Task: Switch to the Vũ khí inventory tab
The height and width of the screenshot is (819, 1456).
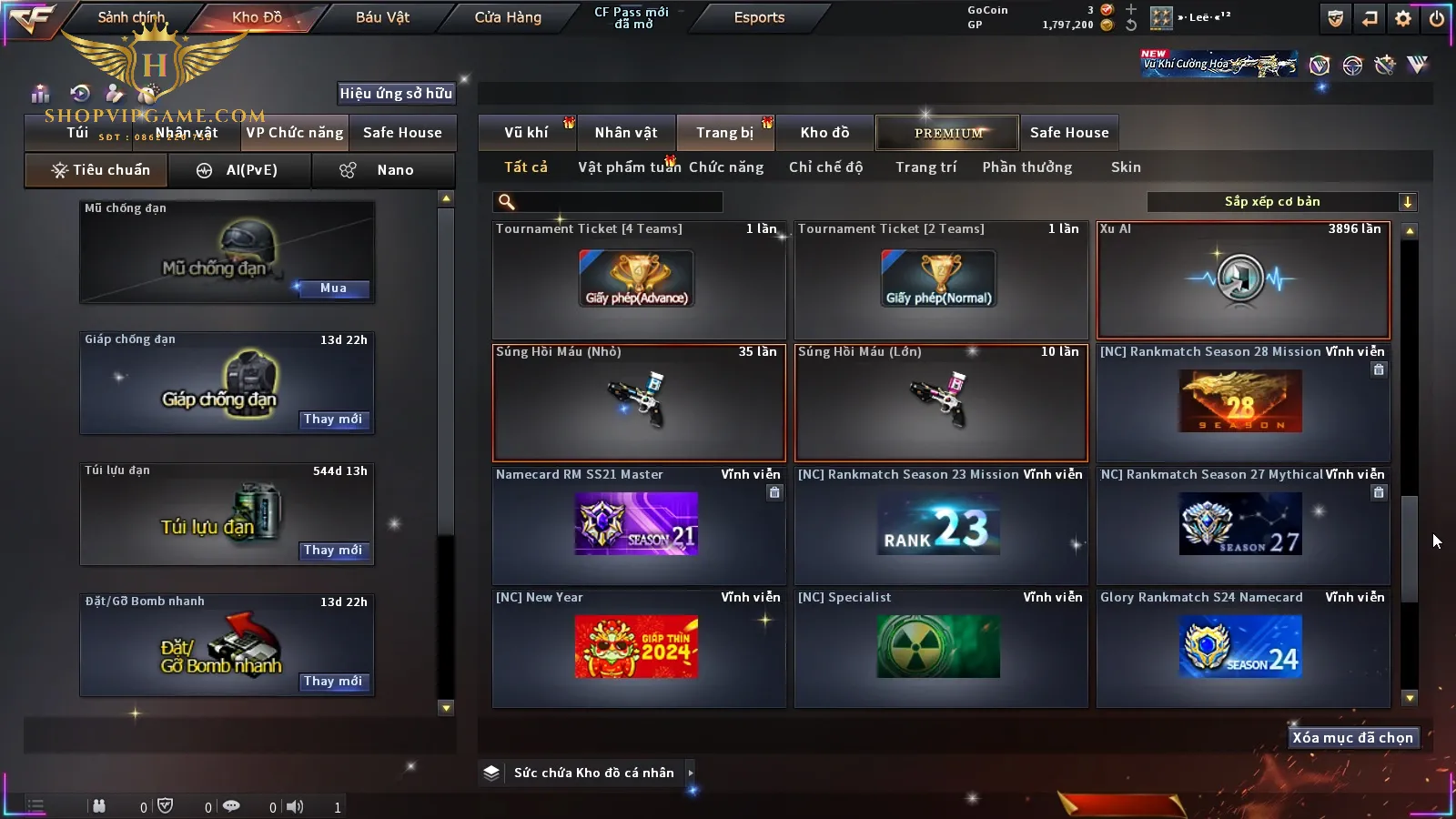Action: (526, 133)
